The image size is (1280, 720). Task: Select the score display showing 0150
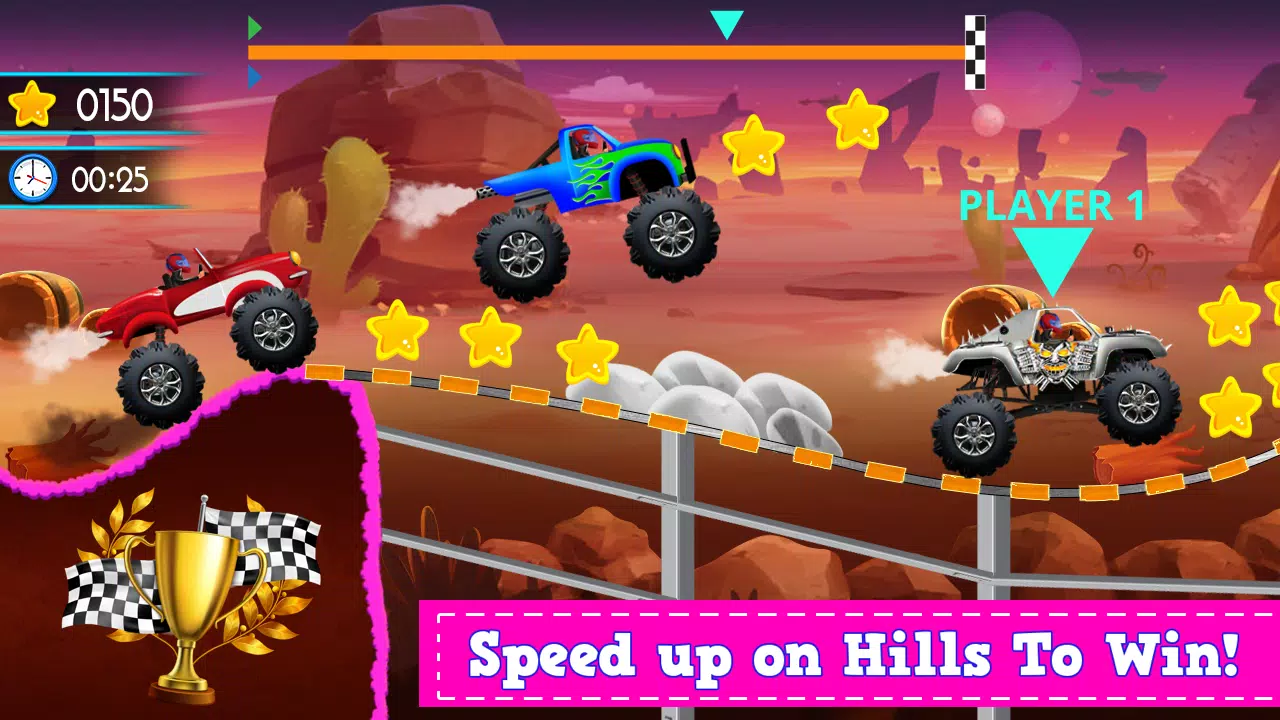pyautogui.click(x=113, y=102)
